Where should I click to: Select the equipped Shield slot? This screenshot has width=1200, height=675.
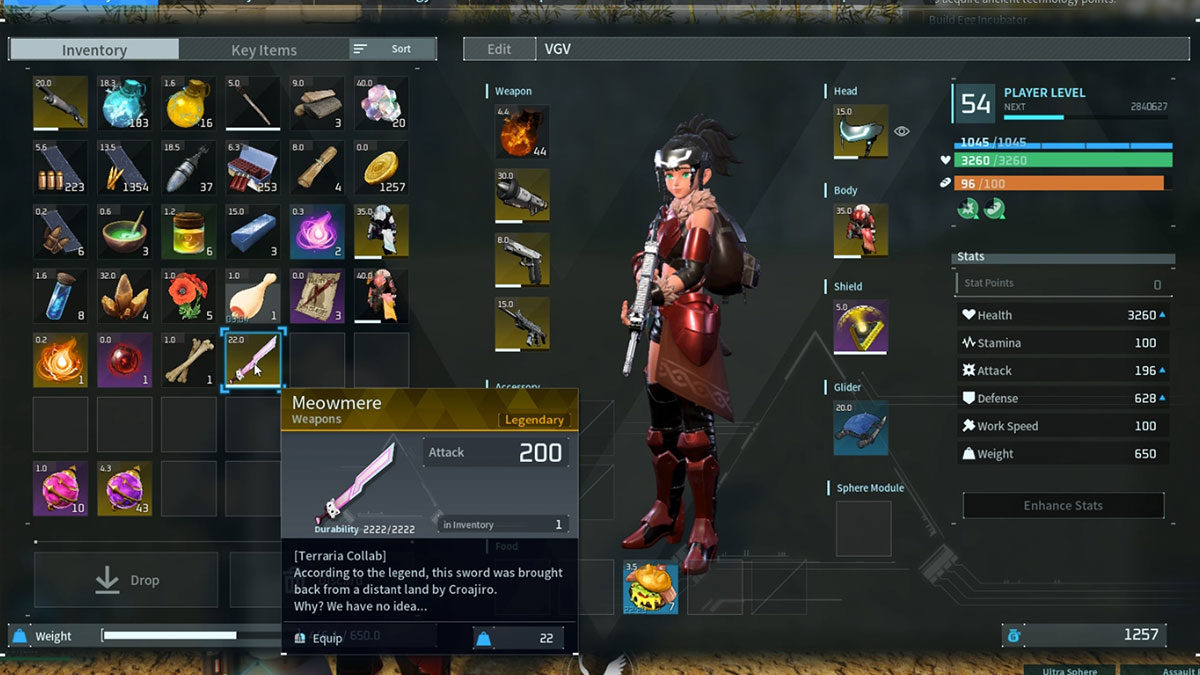(861, 326)
